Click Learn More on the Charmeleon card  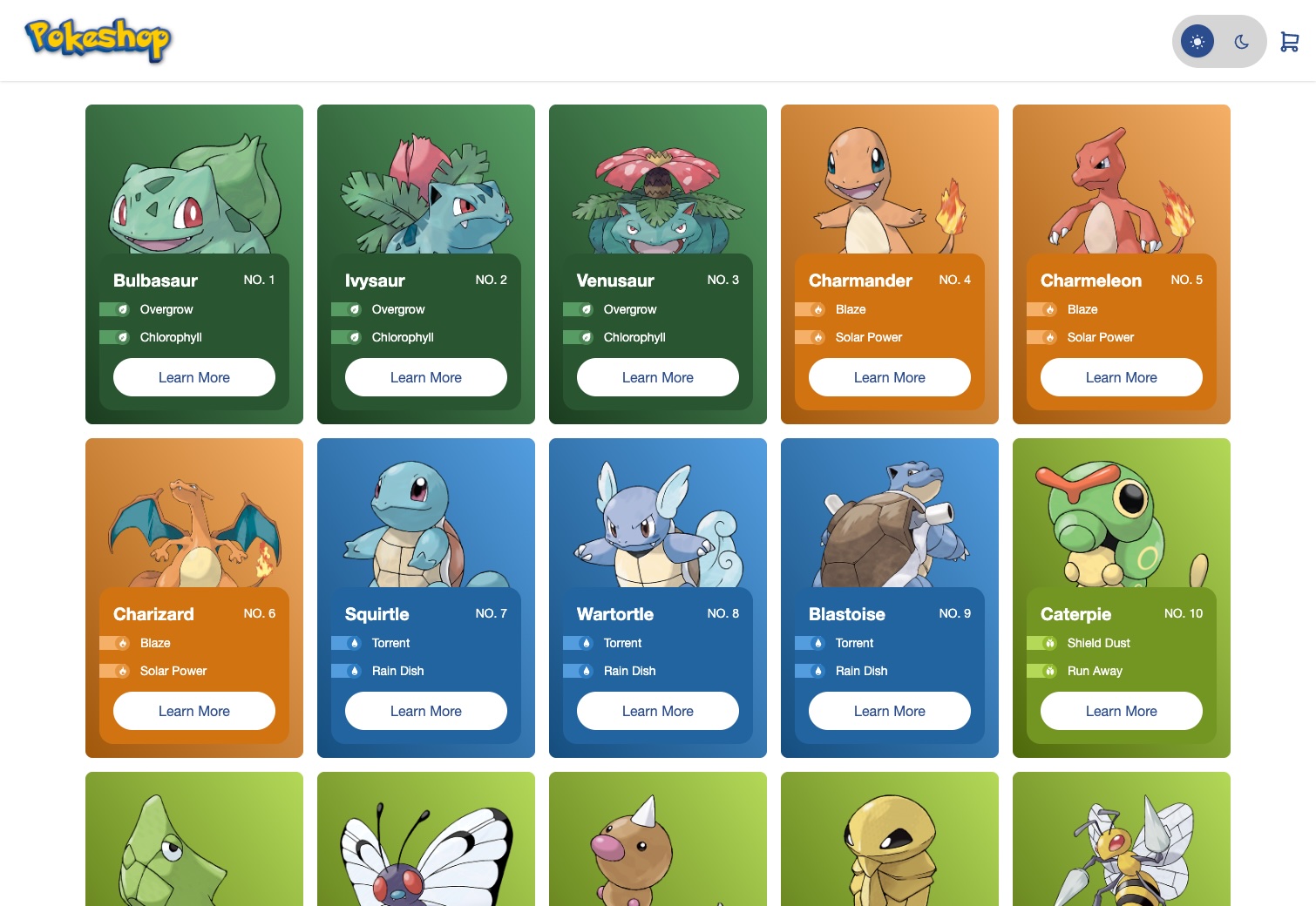point(1121,377)
